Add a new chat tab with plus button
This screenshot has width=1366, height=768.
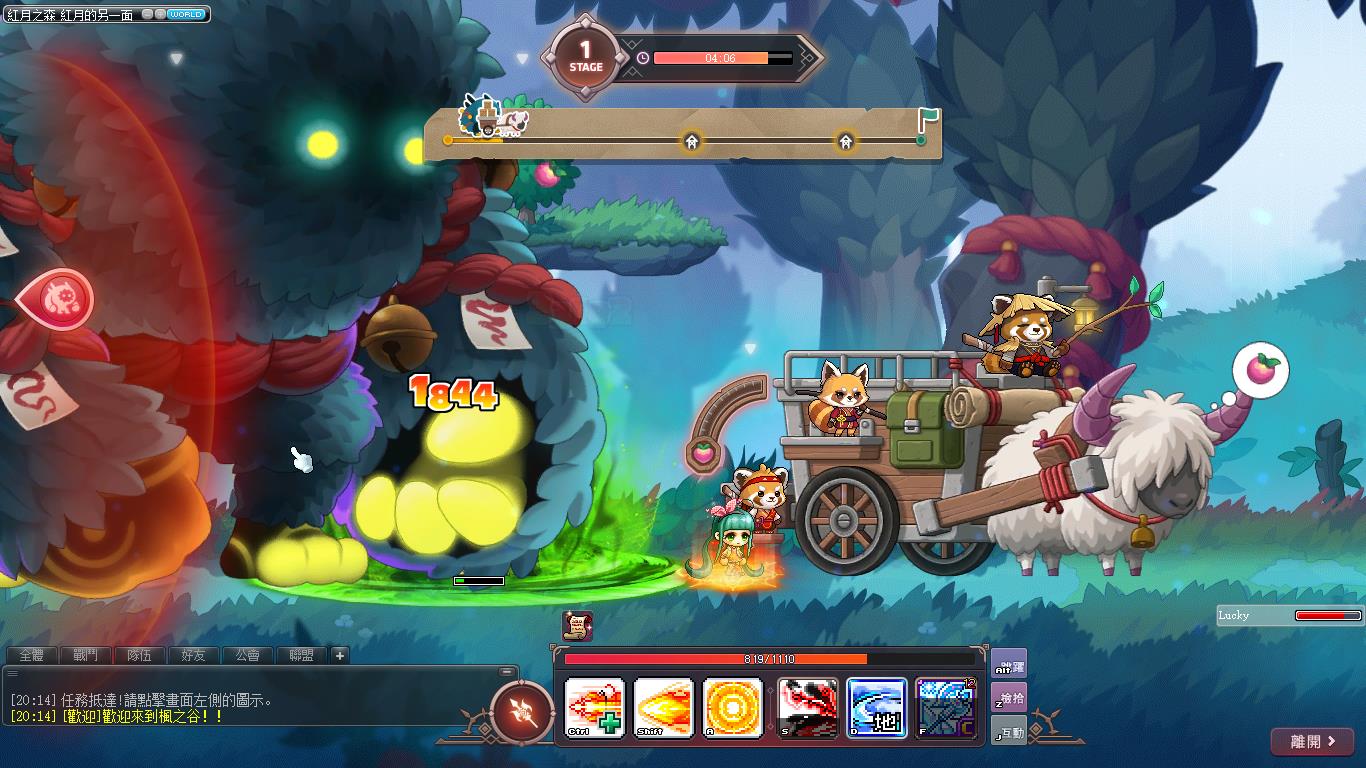(x=340, y=655)
